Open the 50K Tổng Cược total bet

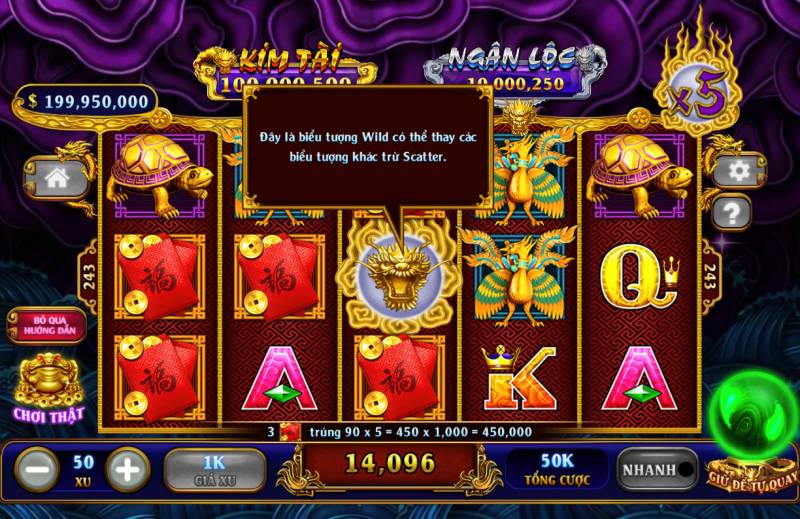(557, 468)
